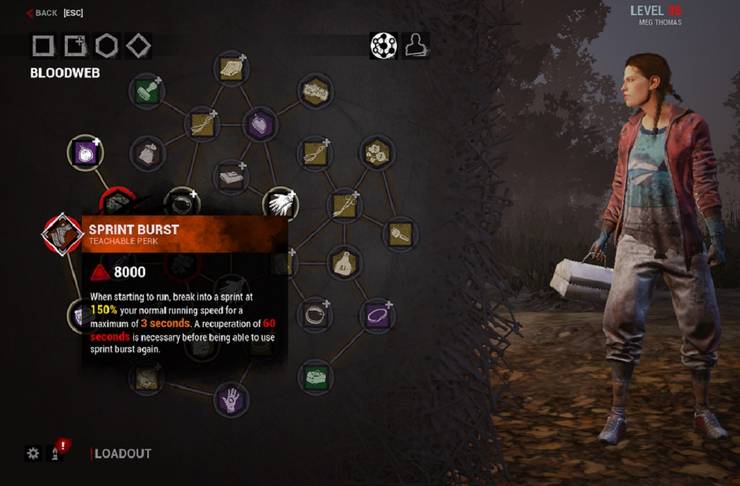Pick the purple hand offering node

pos(232,399)
